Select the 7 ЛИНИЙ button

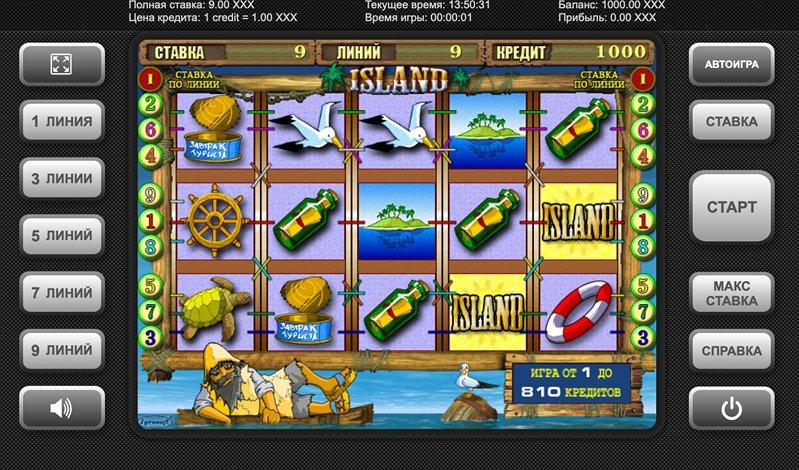[x=61, y=293]
